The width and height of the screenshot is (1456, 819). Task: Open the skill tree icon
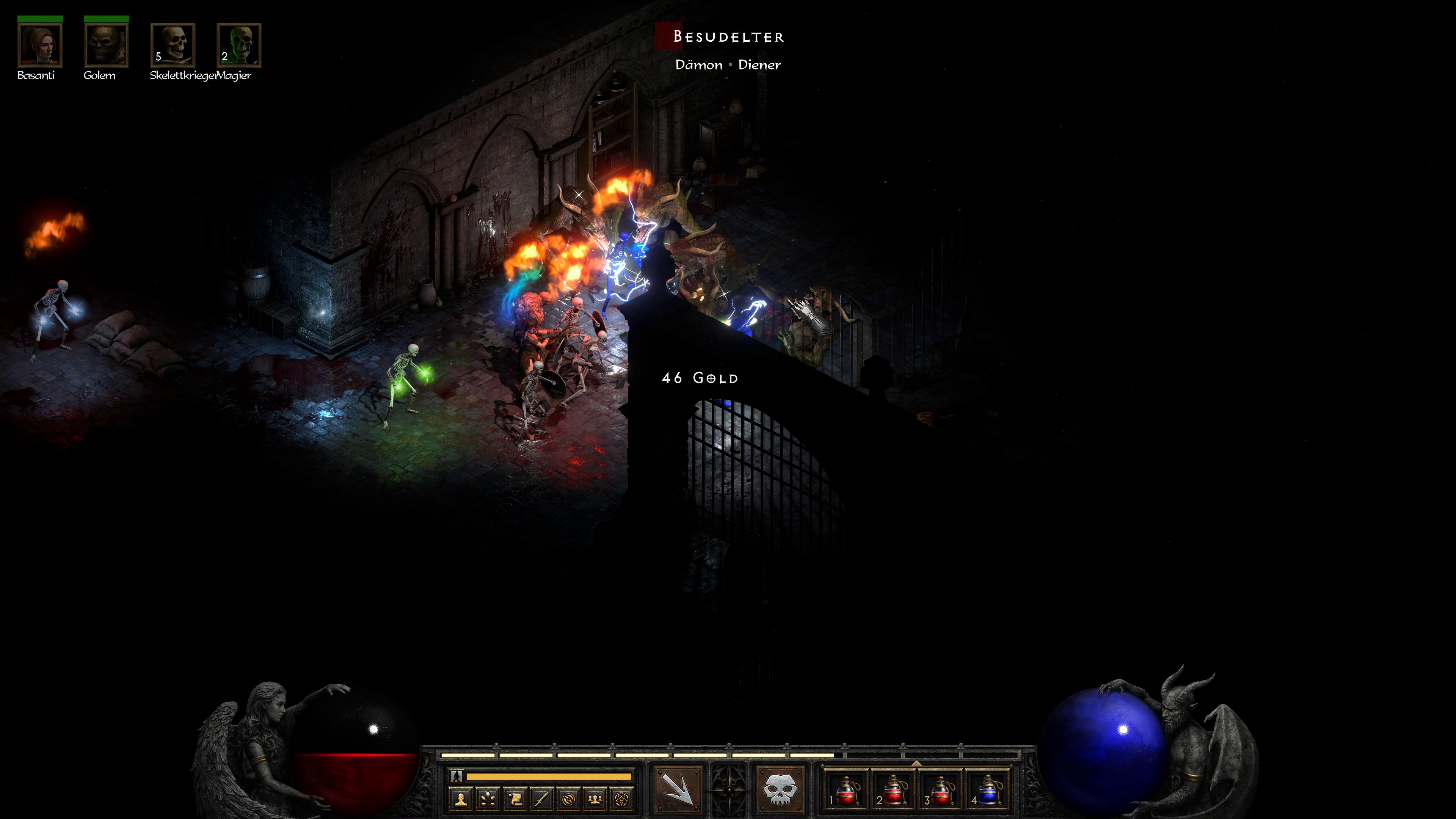488,799
